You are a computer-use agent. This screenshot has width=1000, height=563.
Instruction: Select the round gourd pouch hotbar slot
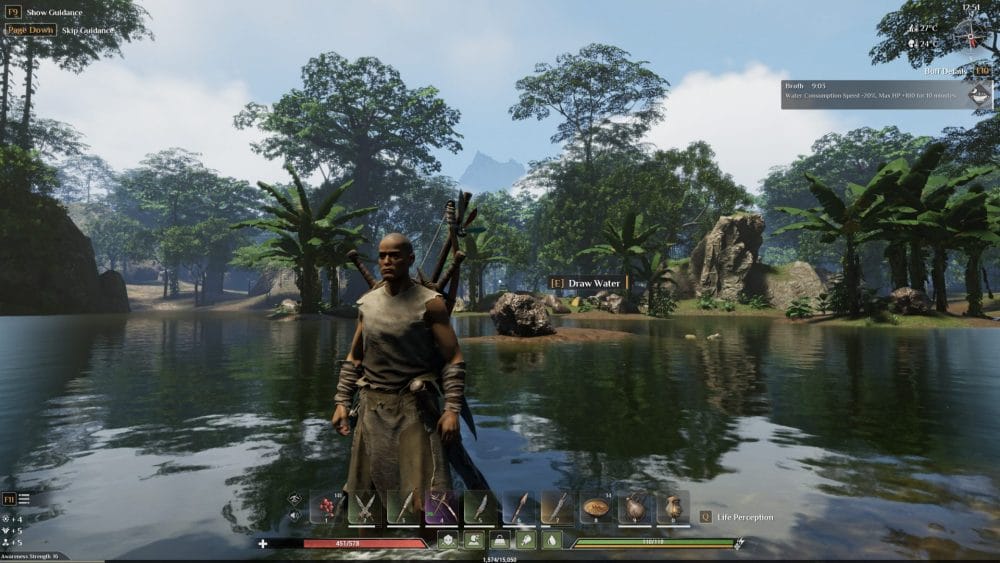point(635,507)
